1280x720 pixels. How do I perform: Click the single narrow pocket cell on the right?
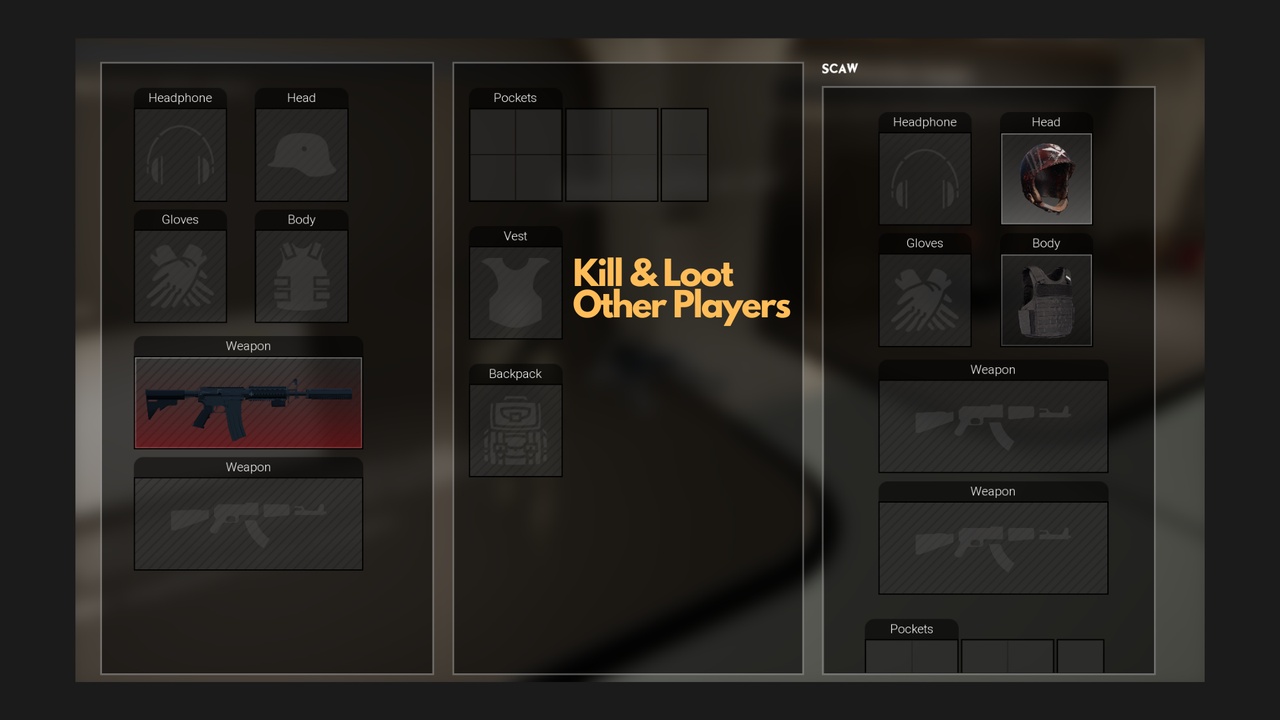tap(684, 155)
